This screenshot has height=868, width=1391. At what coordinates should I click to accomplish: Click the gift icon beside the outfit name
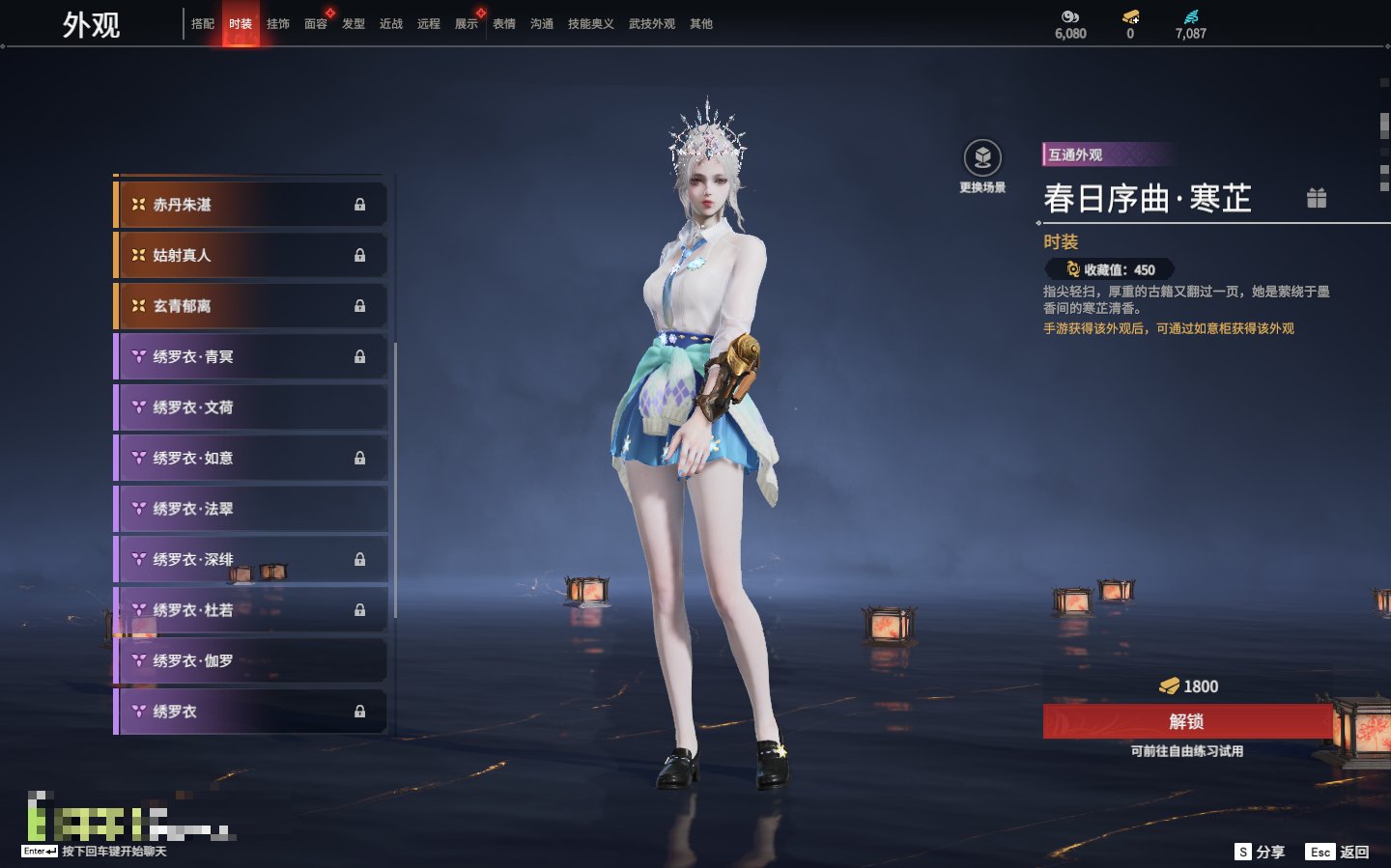(x=1317, y=198)
